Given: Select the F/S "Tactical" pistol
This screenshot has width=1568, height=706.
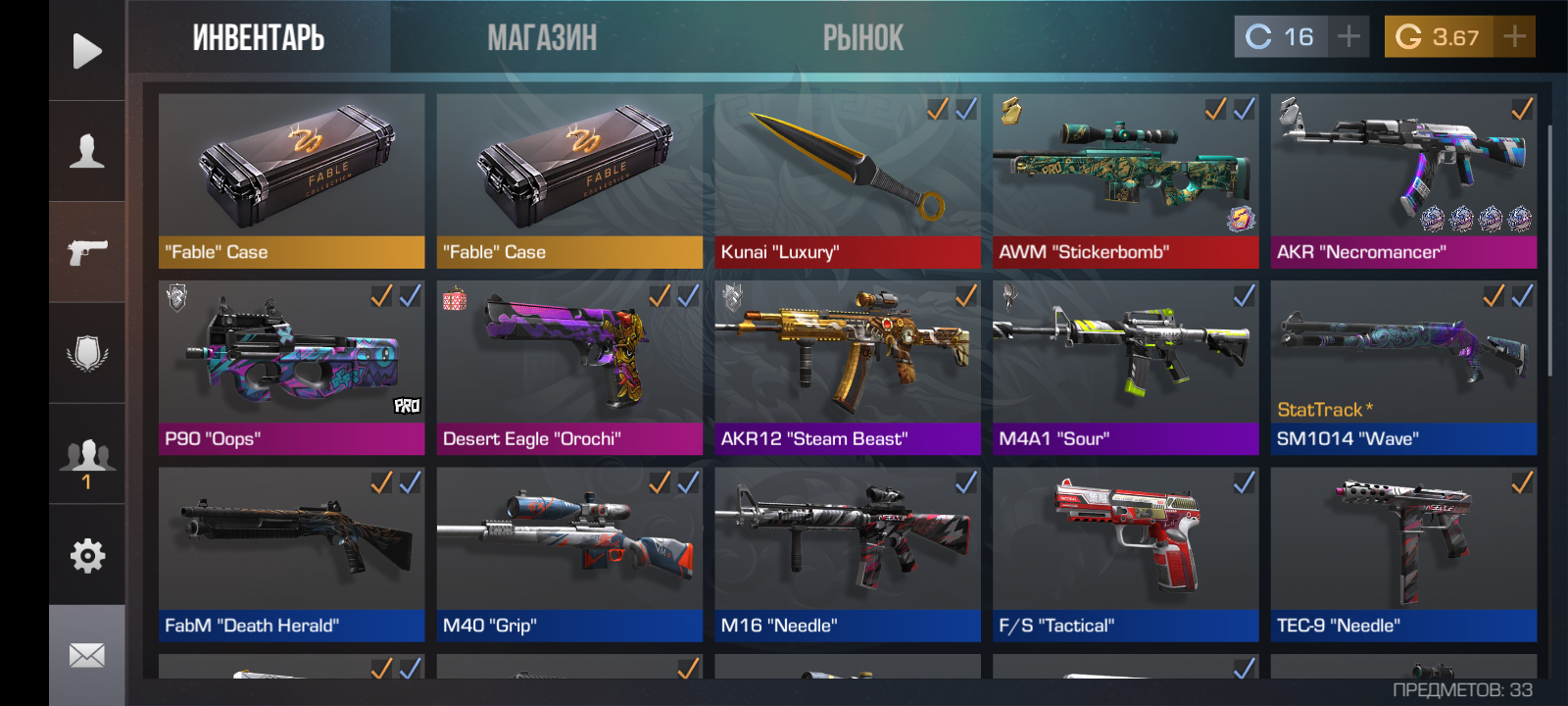Looking at the screenshot, I should (1125, 554).
